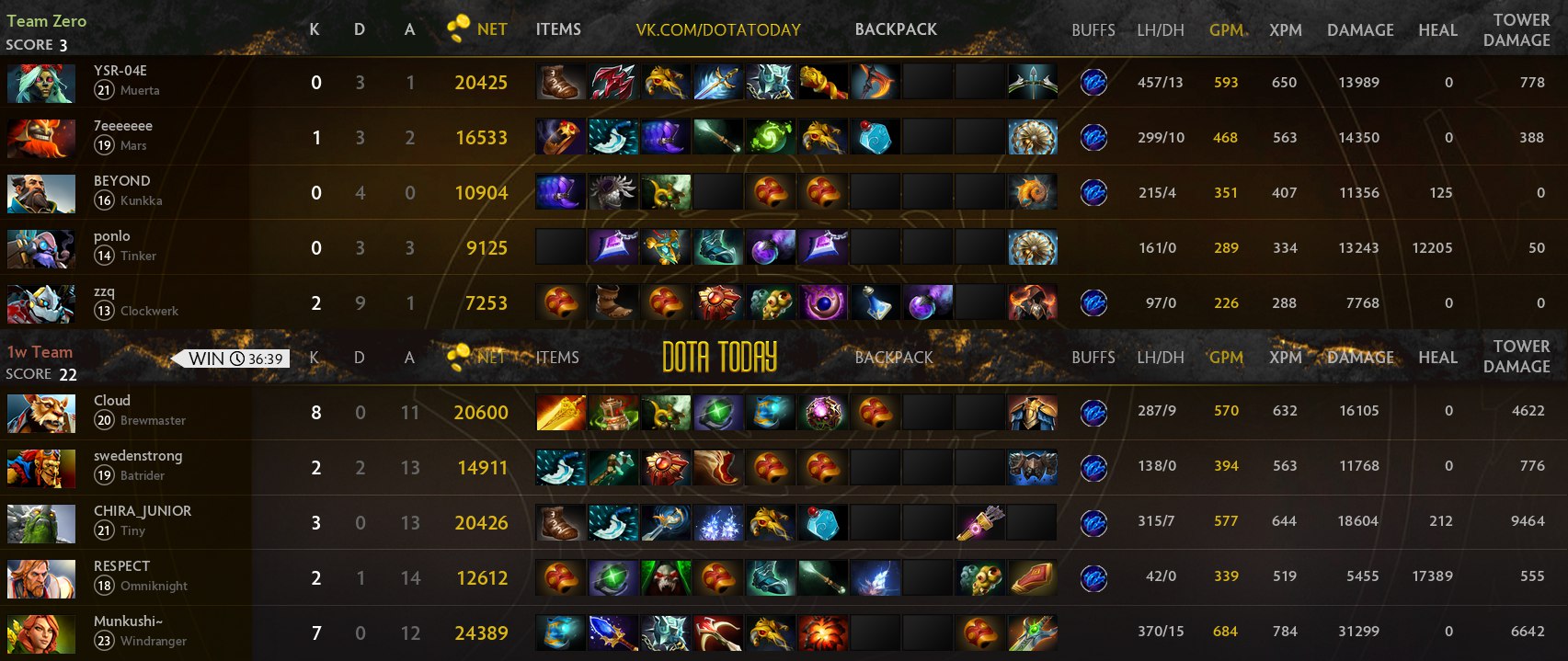
Task: Inspect Brewmaster's golden Radiance sword item
Action: [560, 413]
